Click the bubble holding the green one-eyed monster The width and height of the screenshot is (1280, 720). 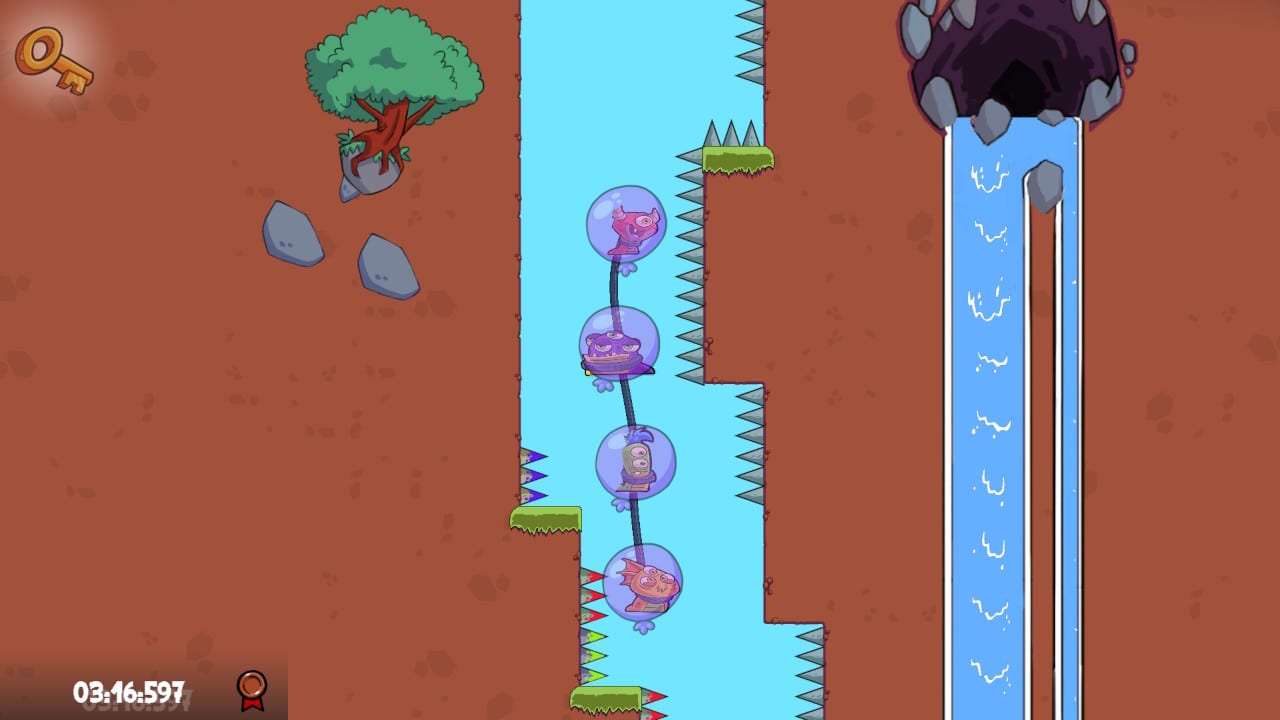(638, 463)
